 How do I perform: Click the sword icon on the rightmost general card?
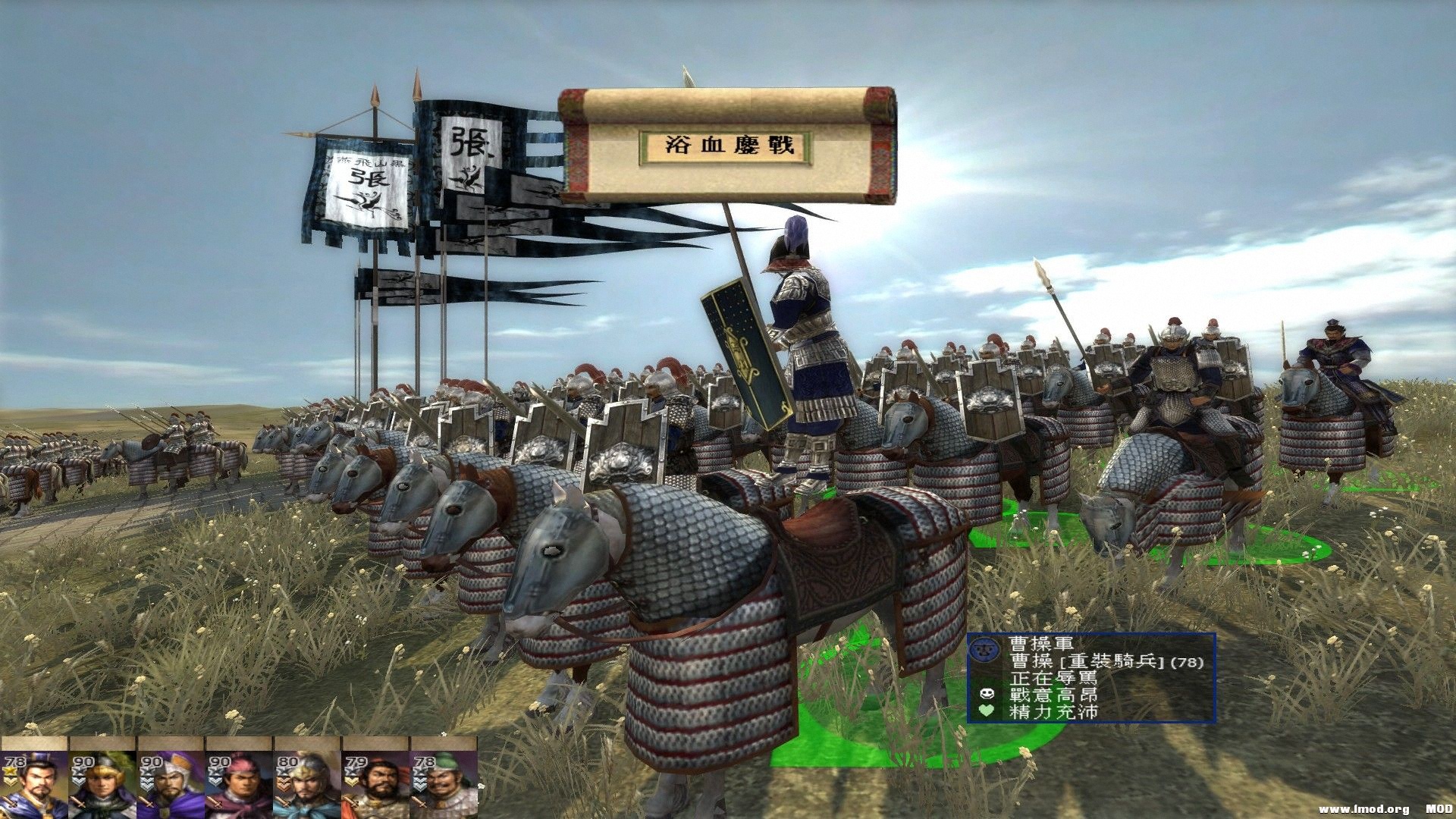pyautogui.click(x=418, y=802)
